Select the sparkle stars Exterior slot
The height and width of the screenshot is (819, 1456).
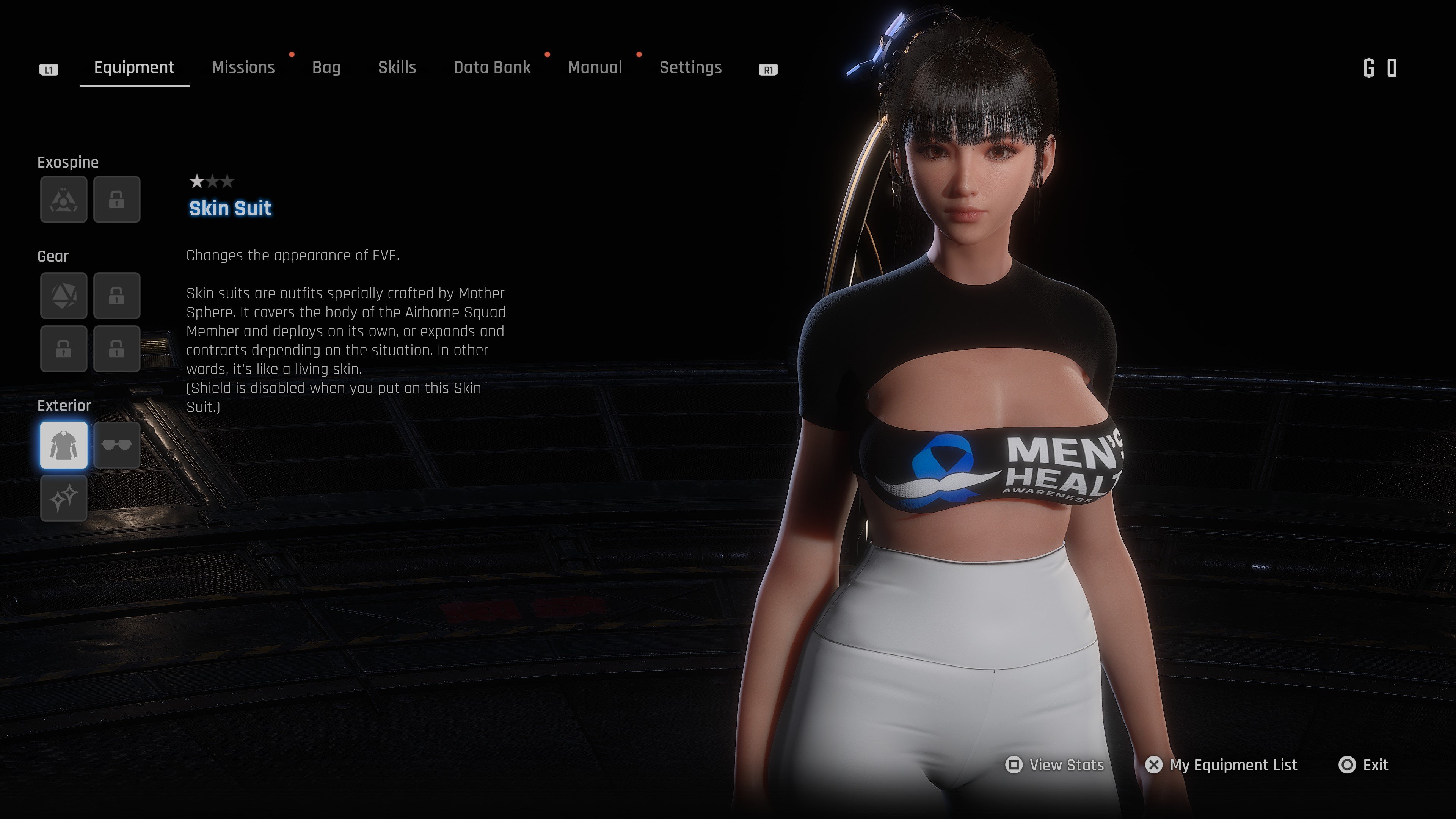coord(64,498)
